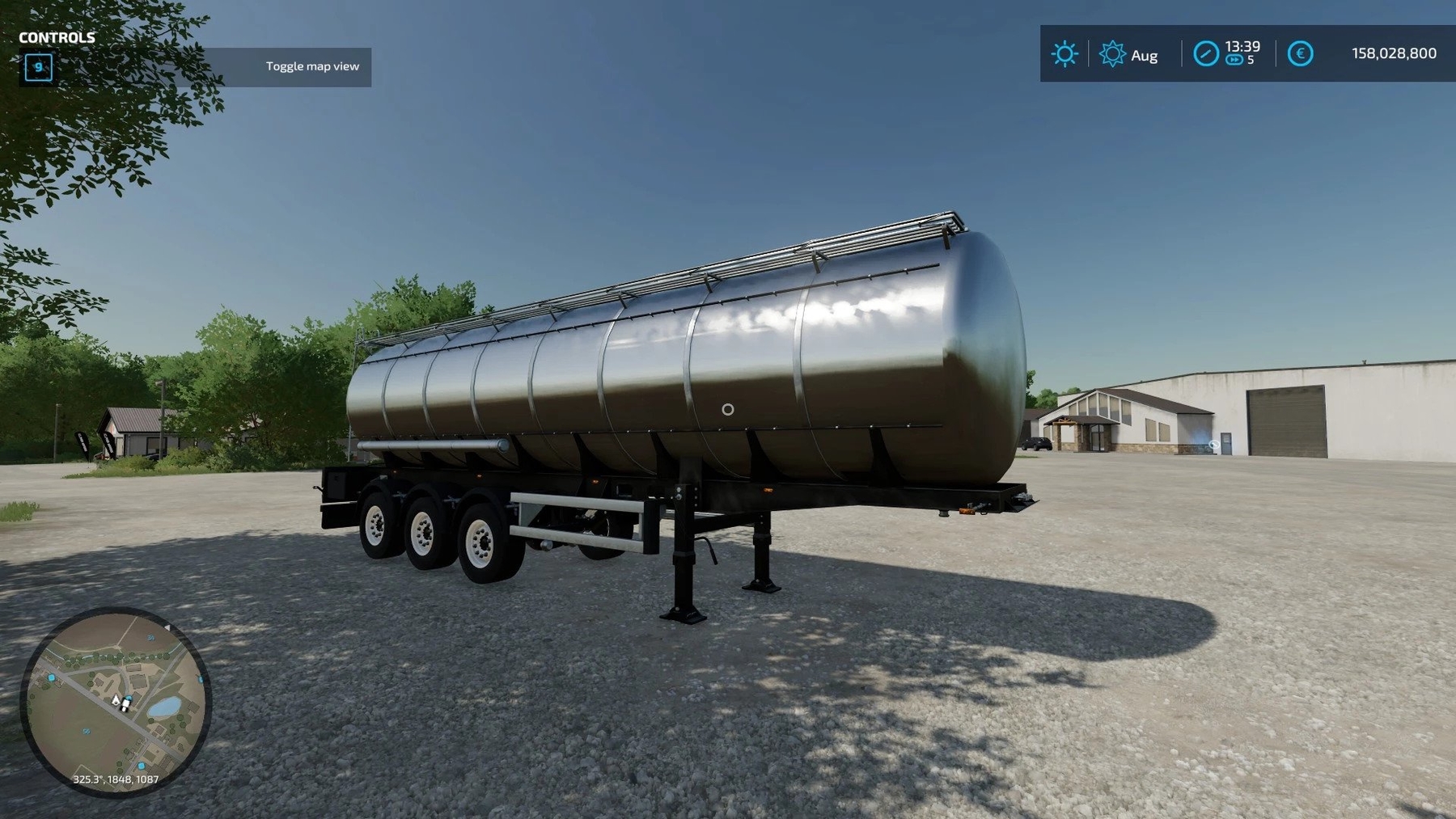Click the coordinates readout below the minimap
The width and height of the screenshot is (1456, 819).
coord(116,779)
